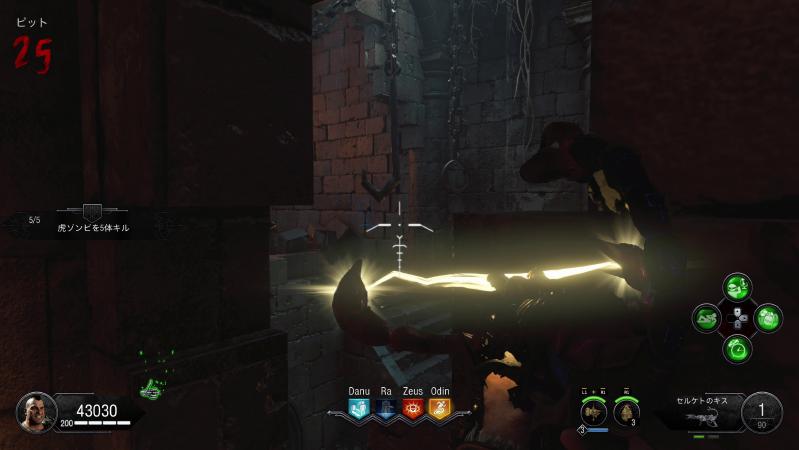Select the grenade equipment icon
This screenshot has height=450, width=799.
(x=627, y=412)
